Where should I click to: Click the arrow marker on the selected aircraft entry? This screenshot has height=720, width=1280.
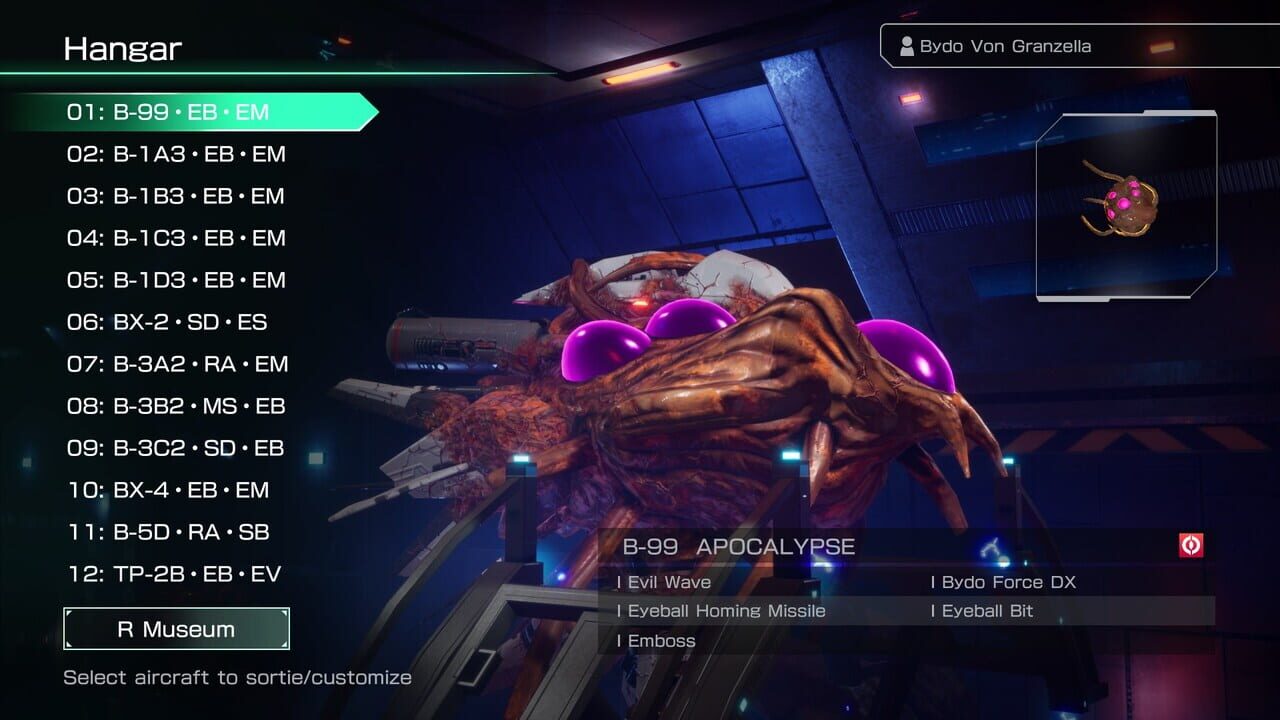pyautogui.click(x=371, y=113)
